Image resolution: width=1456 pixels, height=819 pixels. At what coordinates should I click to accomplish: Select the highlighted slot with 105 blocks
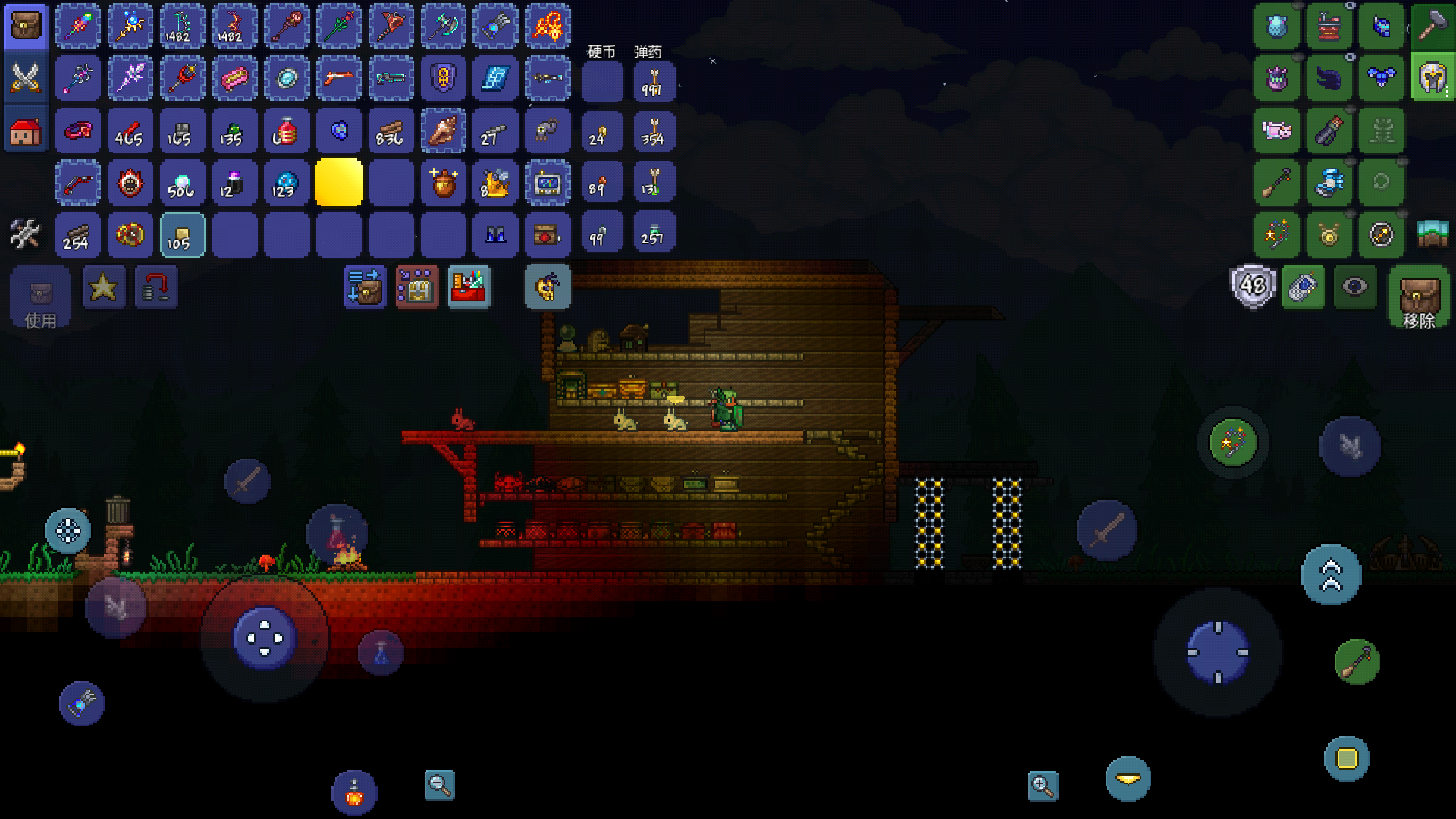click(182, 234)
